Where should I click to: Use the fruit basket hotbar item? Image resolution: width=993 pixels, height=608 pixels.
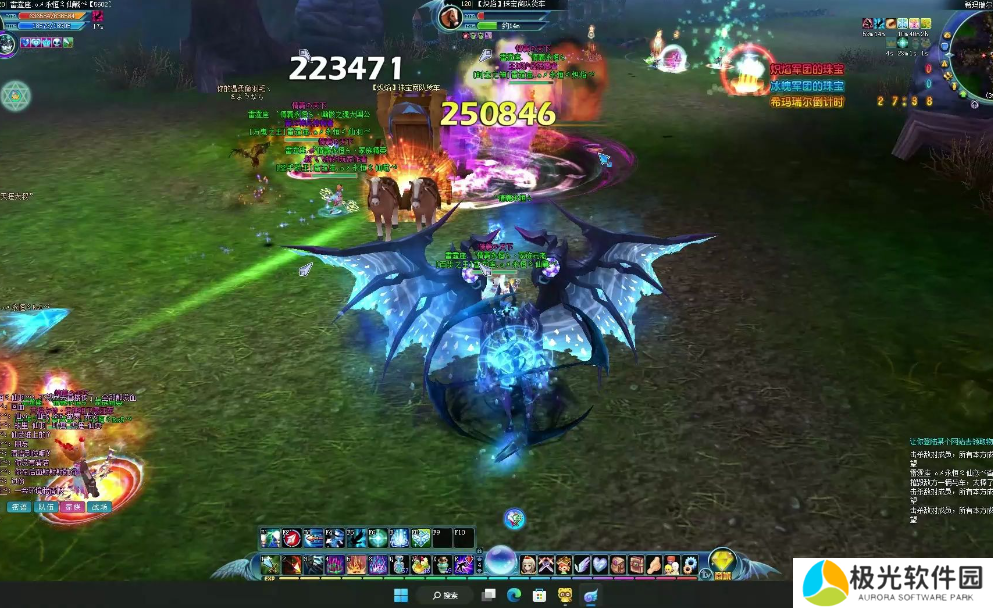point(419,566)
